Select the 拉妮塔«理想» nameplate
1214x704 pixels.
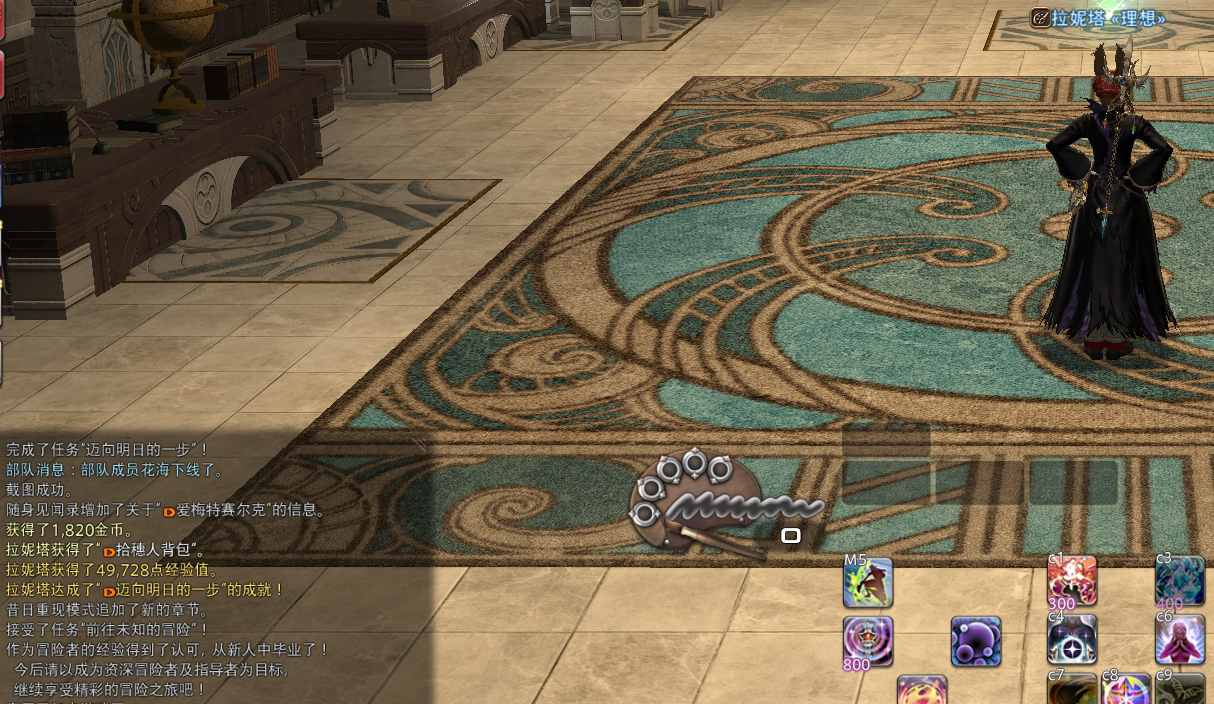(x=1107, y=18)
